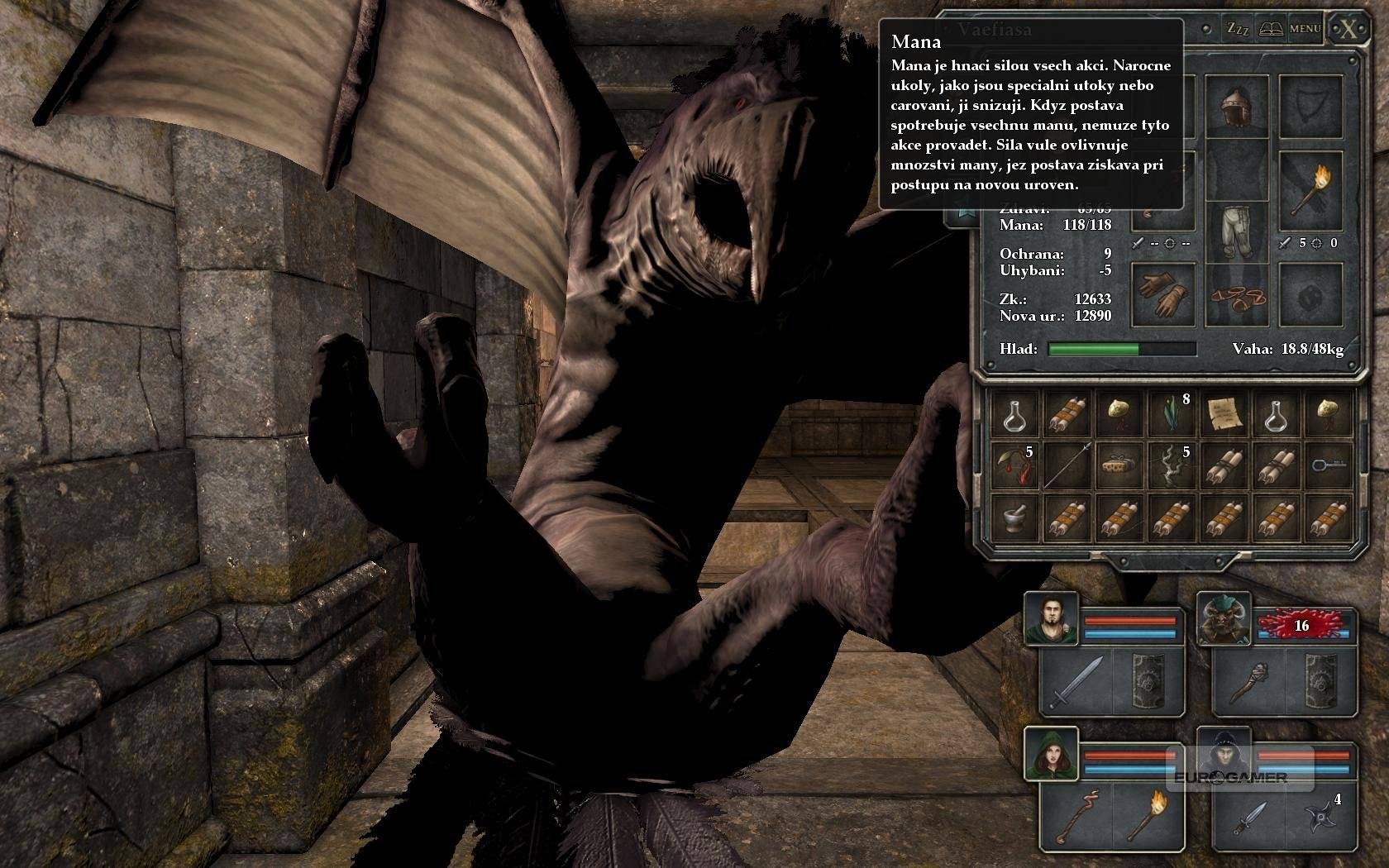Screen dimensions: 1389x868
Task: Select the equipped helmet slot
Action: 1237,106
